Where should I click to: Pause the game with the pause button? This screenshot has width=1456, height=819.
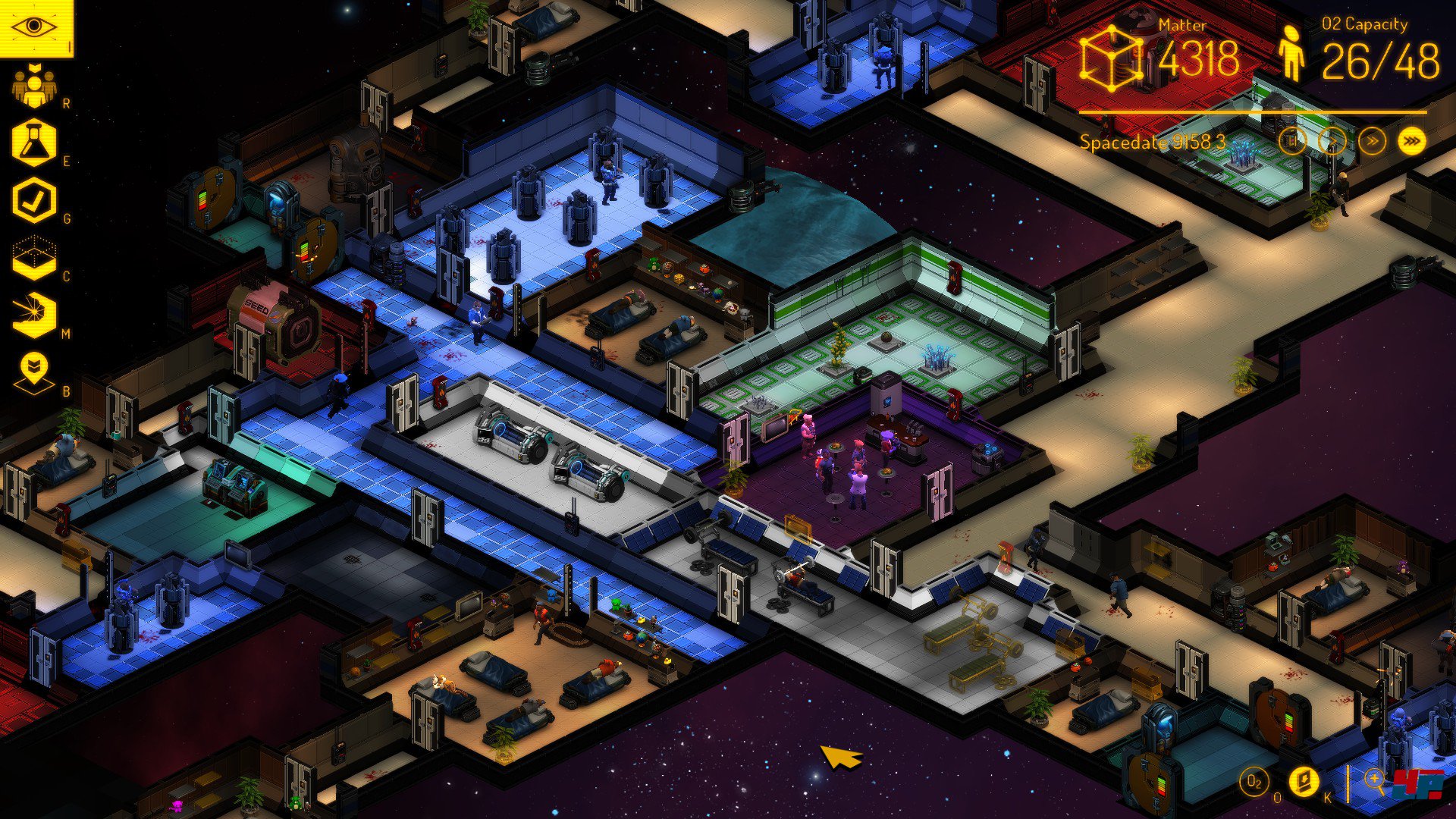[1292, 141]
